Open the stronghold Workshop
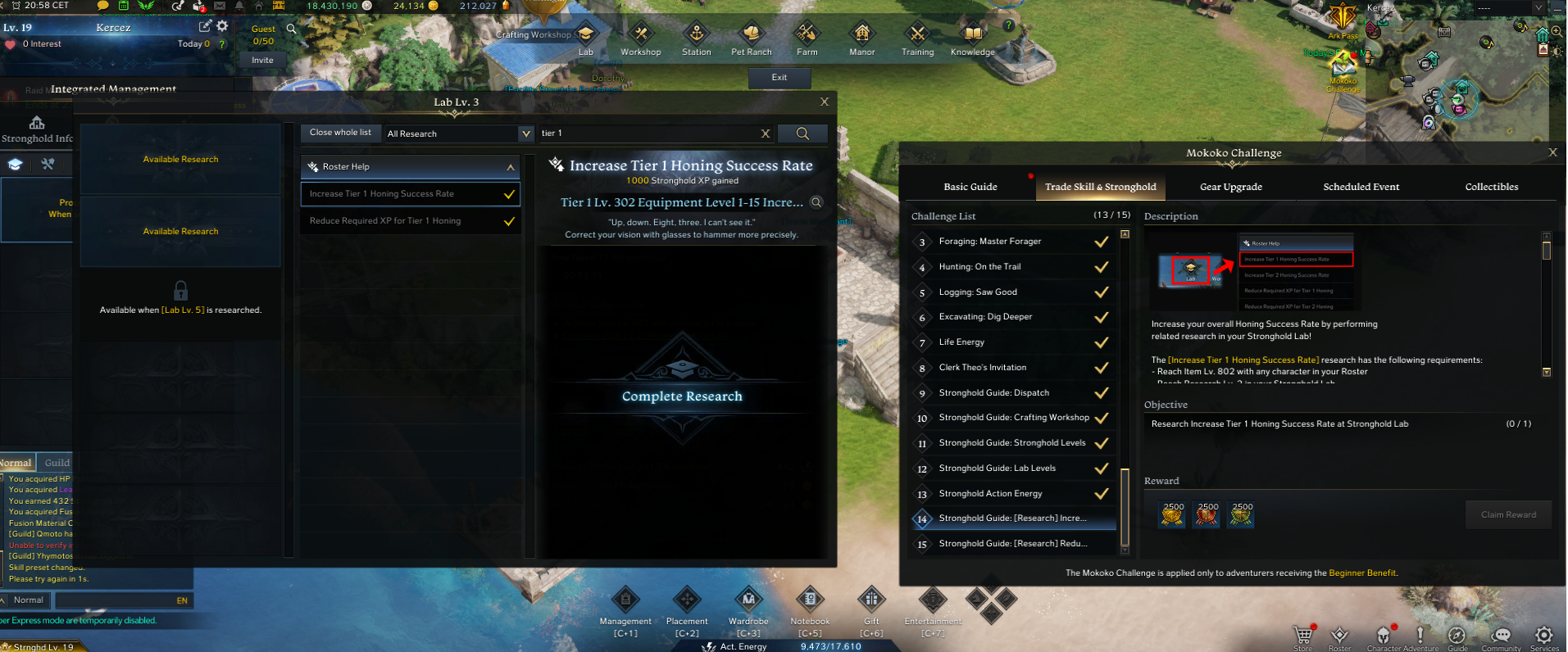Screen dimensions: 1568x652 [x=641, y=39]
